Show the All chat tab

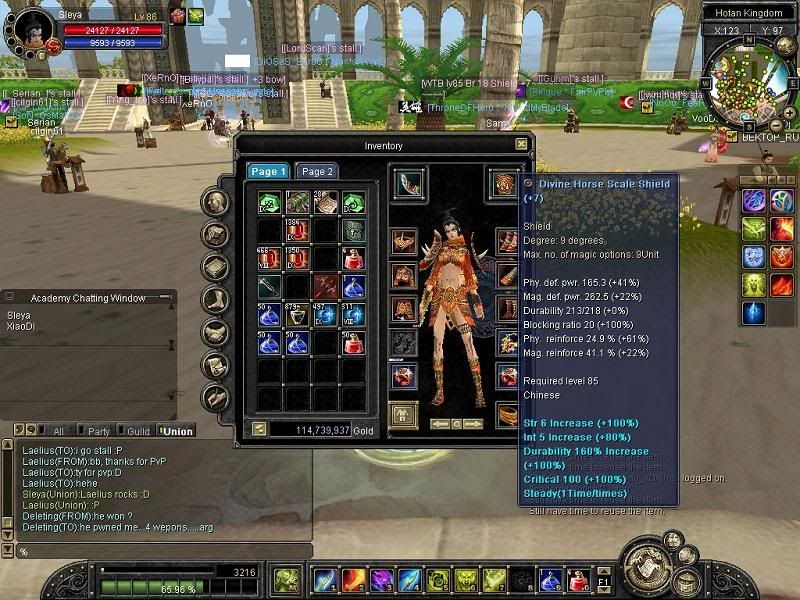[x=58, y=431]
